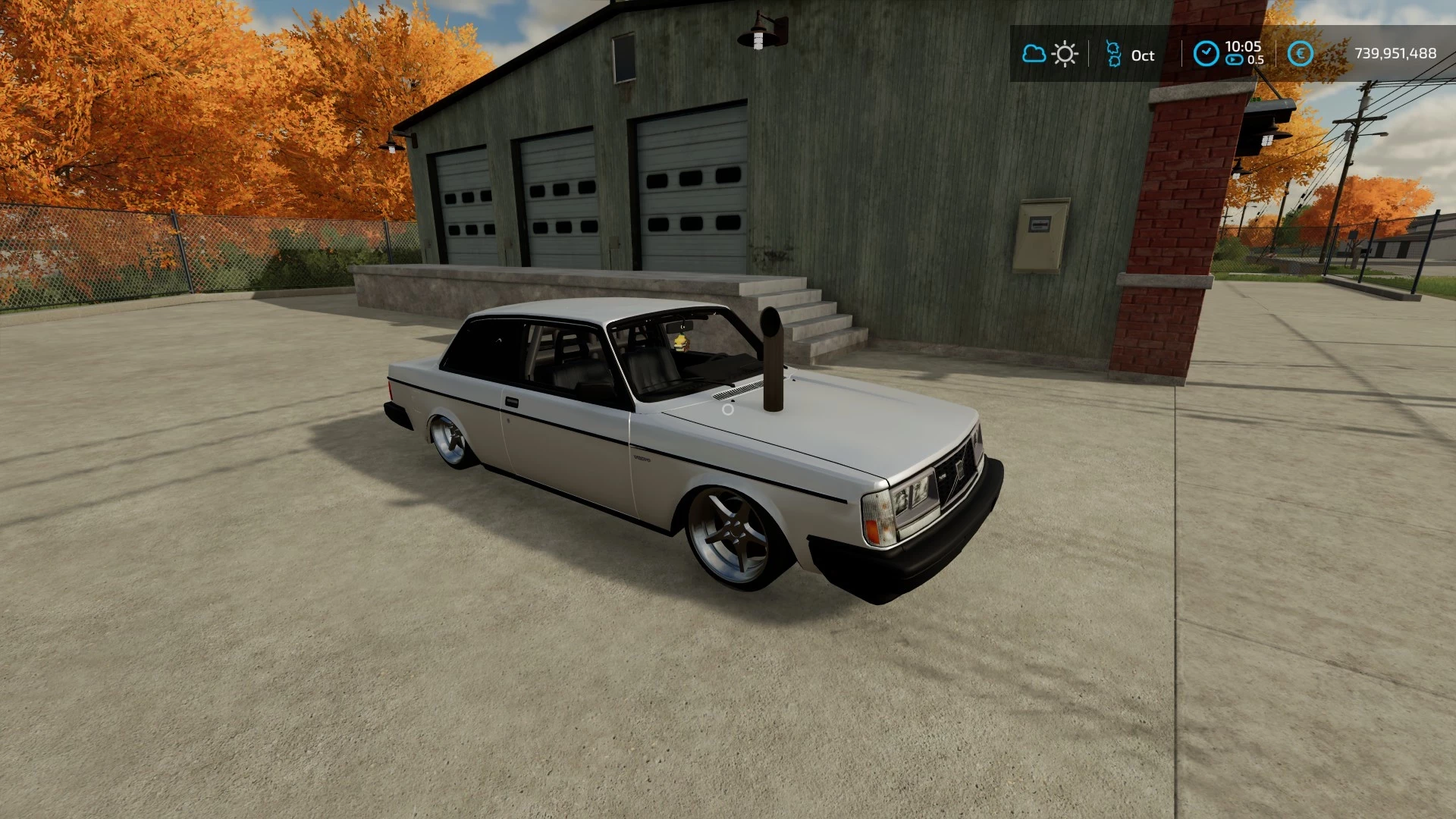
Task: Click the autumn leaves season icon
Action: [1112, 55]
